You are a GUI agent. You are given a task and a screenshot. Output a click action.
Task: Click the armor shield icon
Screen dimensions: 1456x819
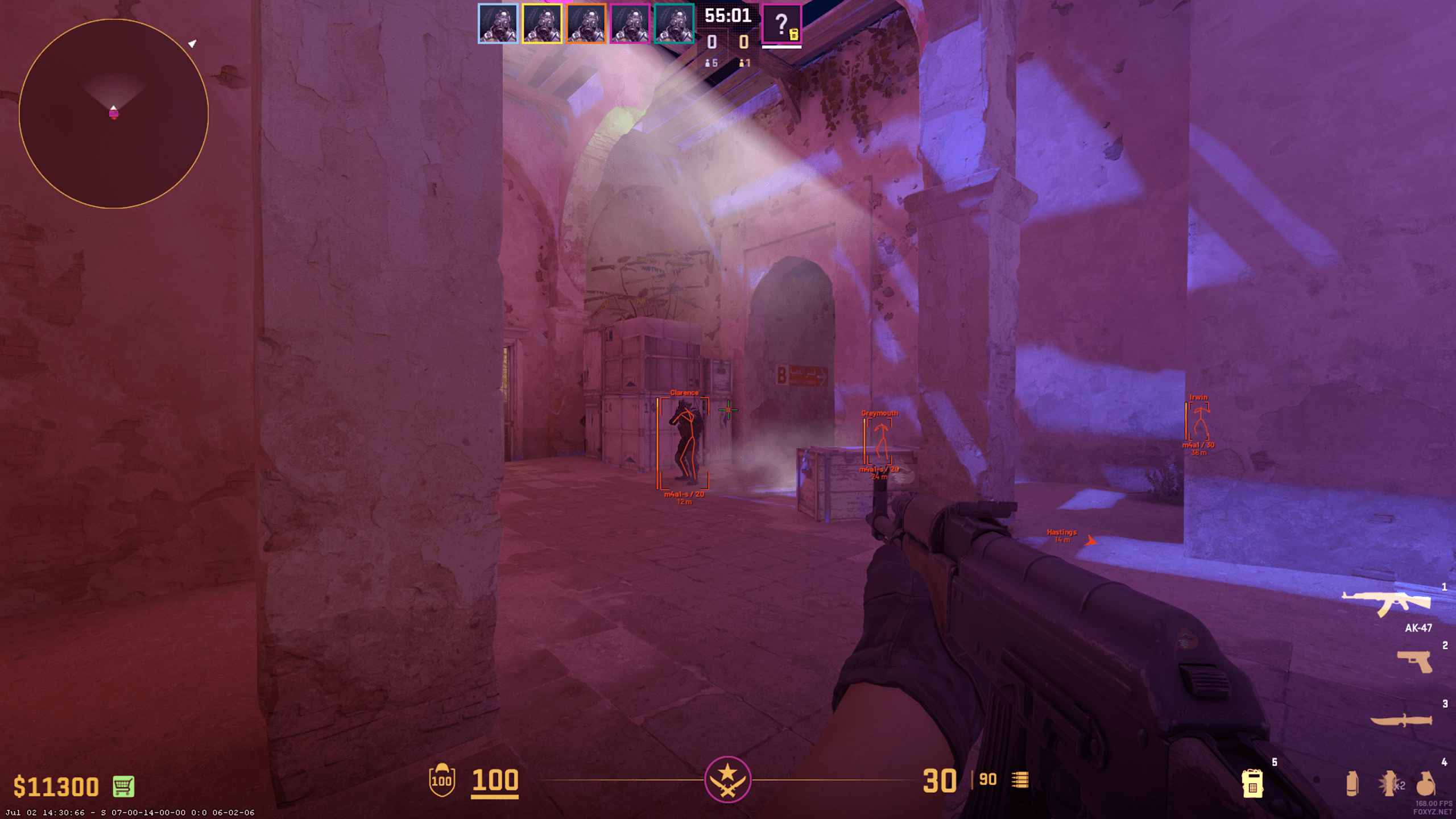[x=442, y=780]
